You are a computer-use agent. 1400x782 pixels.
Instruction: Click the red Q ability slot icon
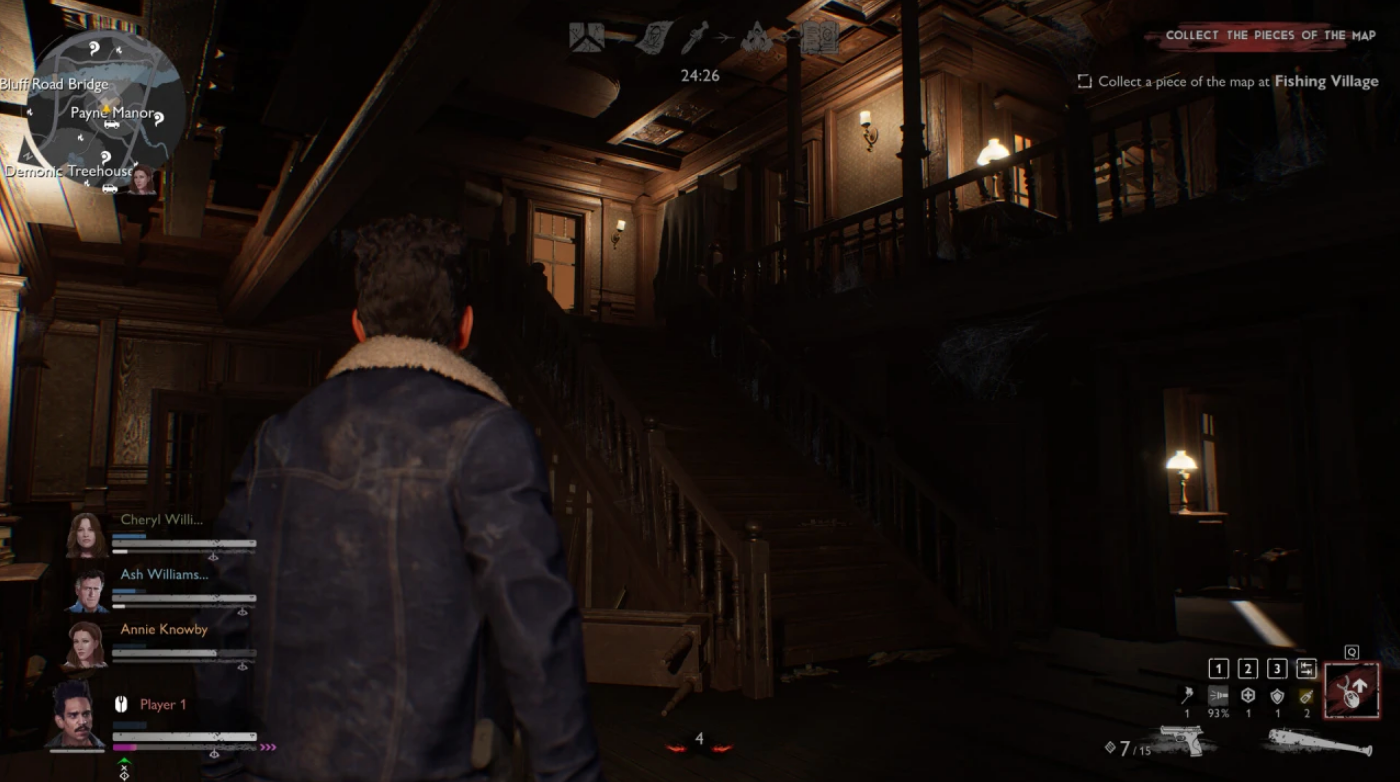click(1349, 690)
